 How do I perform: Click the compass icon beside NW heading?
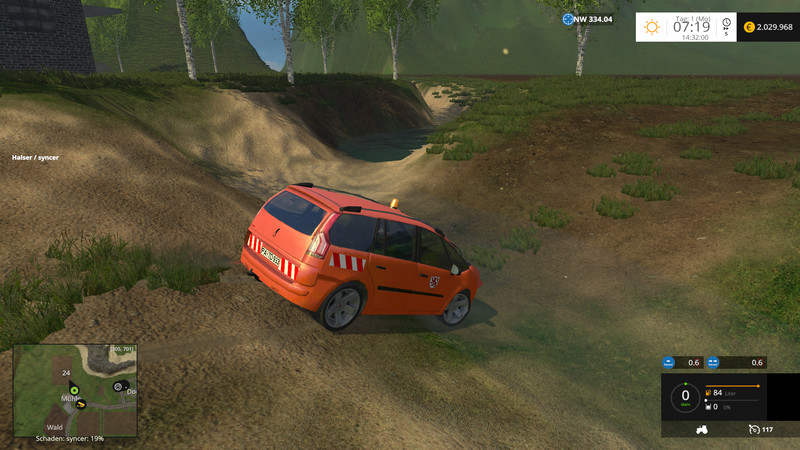569,19
